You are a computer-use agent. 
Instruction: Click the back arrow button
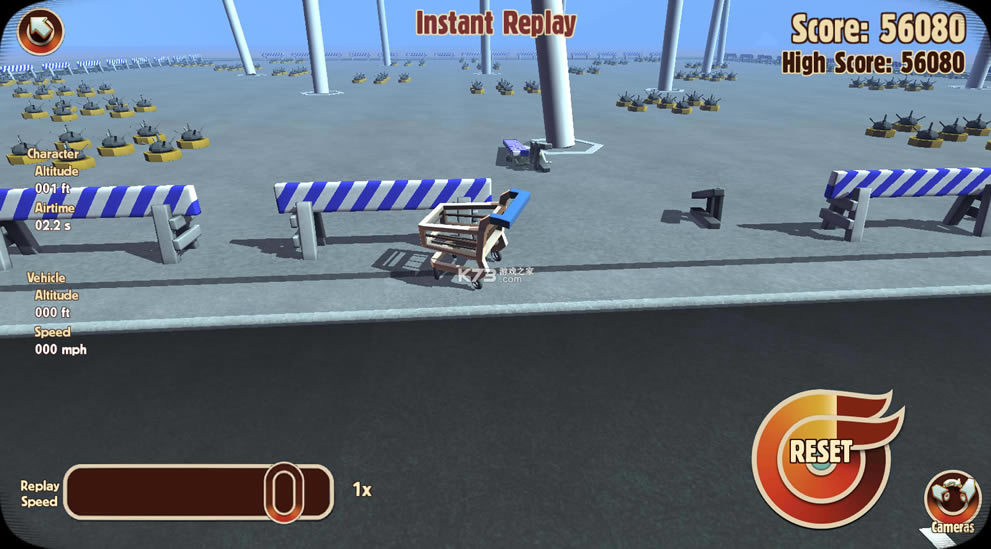tap(40, 30)
